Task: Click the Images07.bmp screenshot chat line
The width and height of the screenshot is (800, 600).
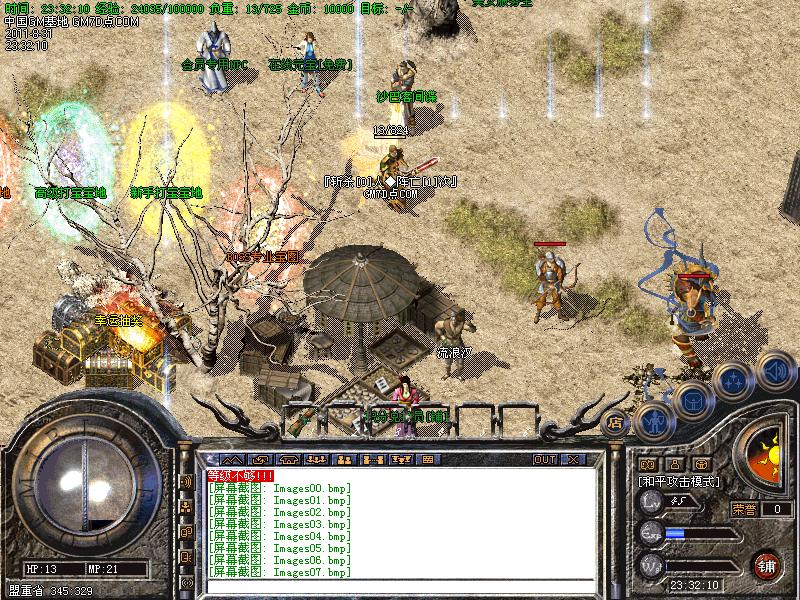Action: [280, 573]
